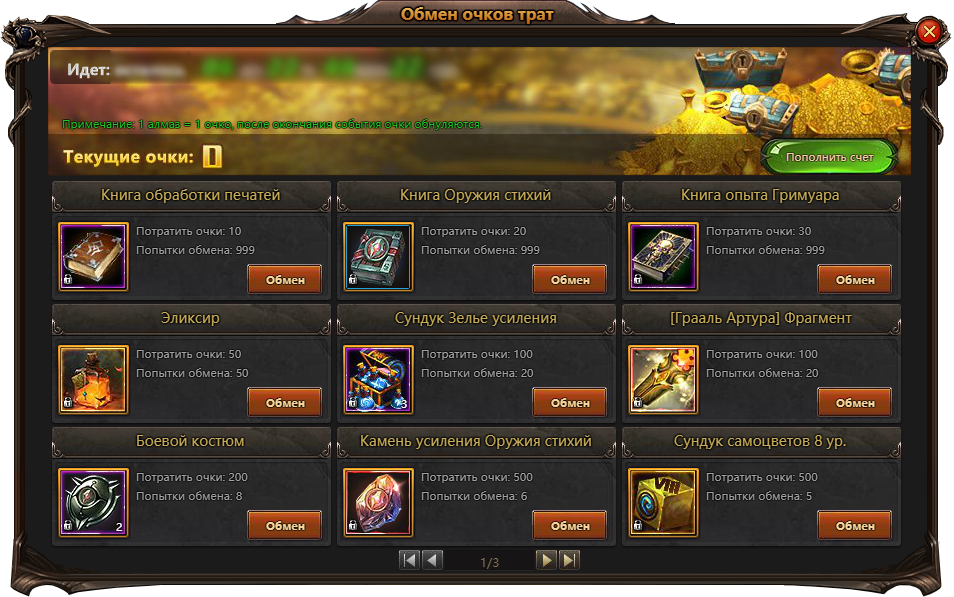
Task: Select the Грааль Артура fragment icon
Action: [663, 380]
